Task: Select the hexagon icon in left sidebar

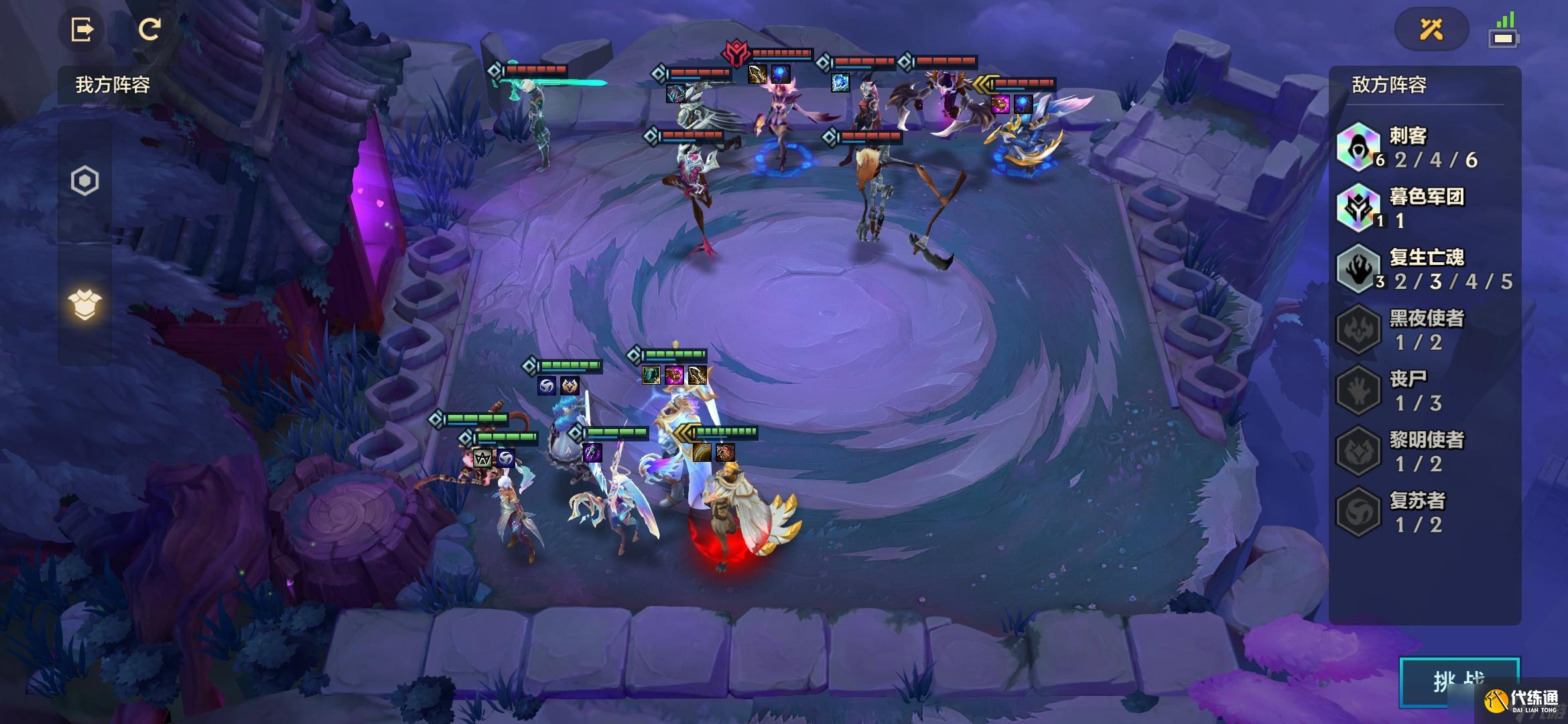Action: tap(85, 181)
